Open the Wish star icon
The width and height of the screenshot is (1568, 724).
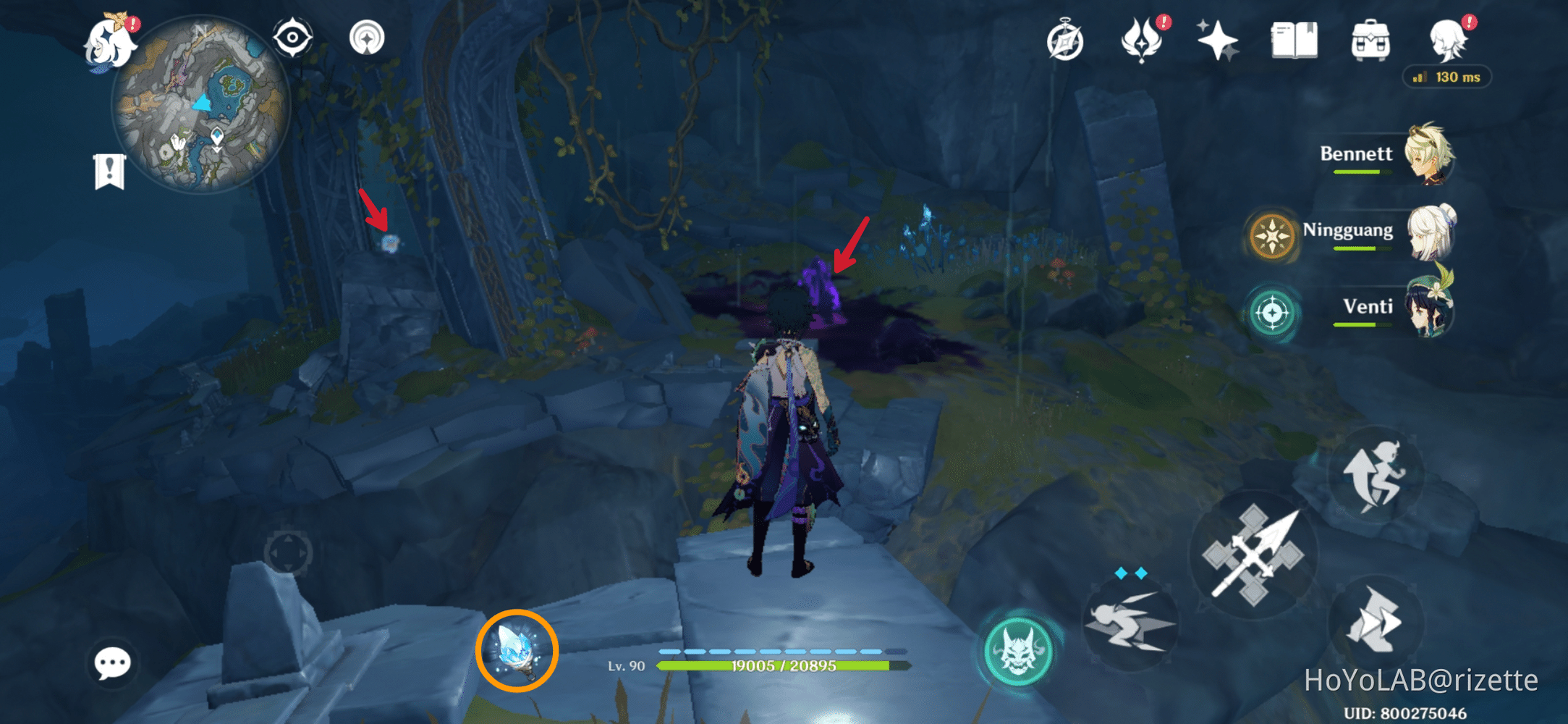click(x=1217, y=41)
